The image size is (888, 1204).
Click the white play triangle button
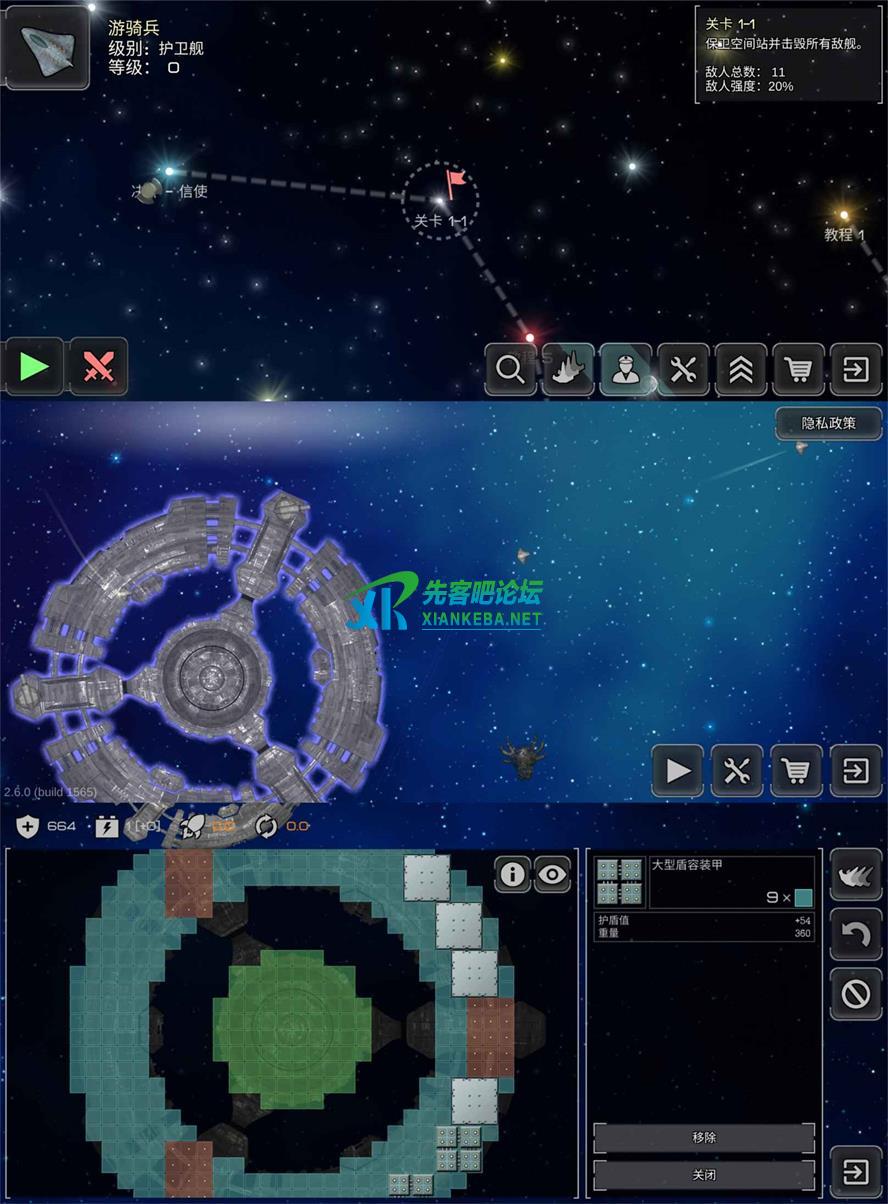click(678, 771)
